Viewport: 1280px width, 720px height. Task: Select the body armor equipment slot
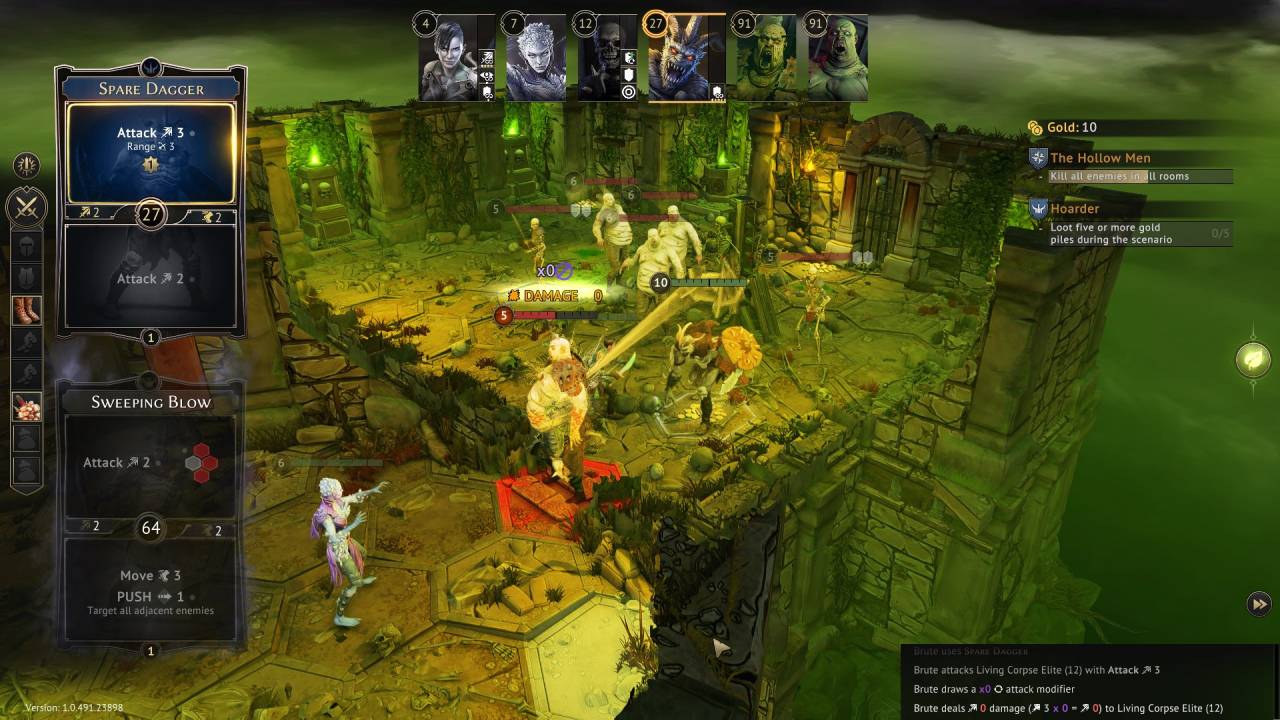(x=27, y=278)
